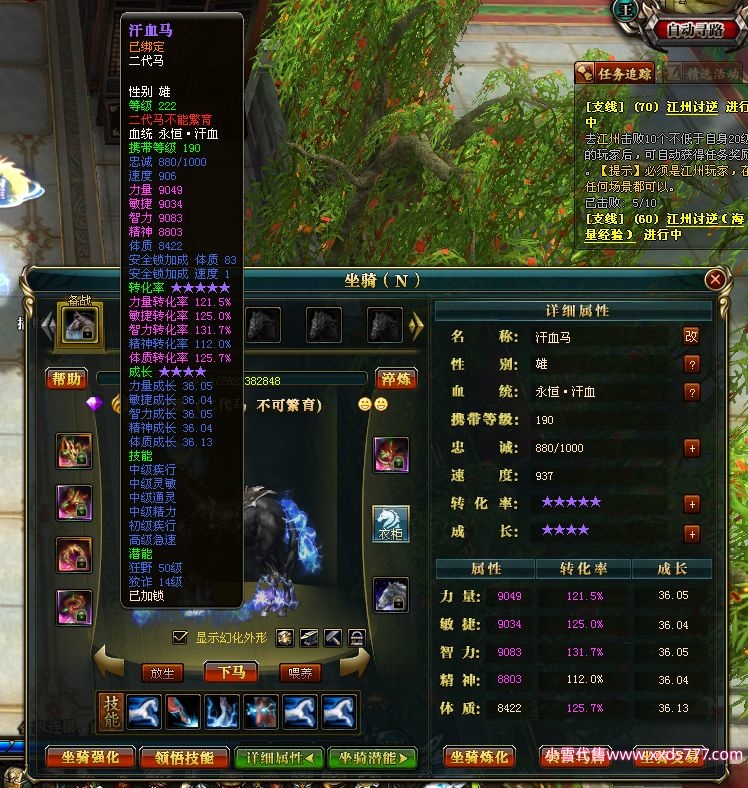Dismount using the 下马 button

231,673
